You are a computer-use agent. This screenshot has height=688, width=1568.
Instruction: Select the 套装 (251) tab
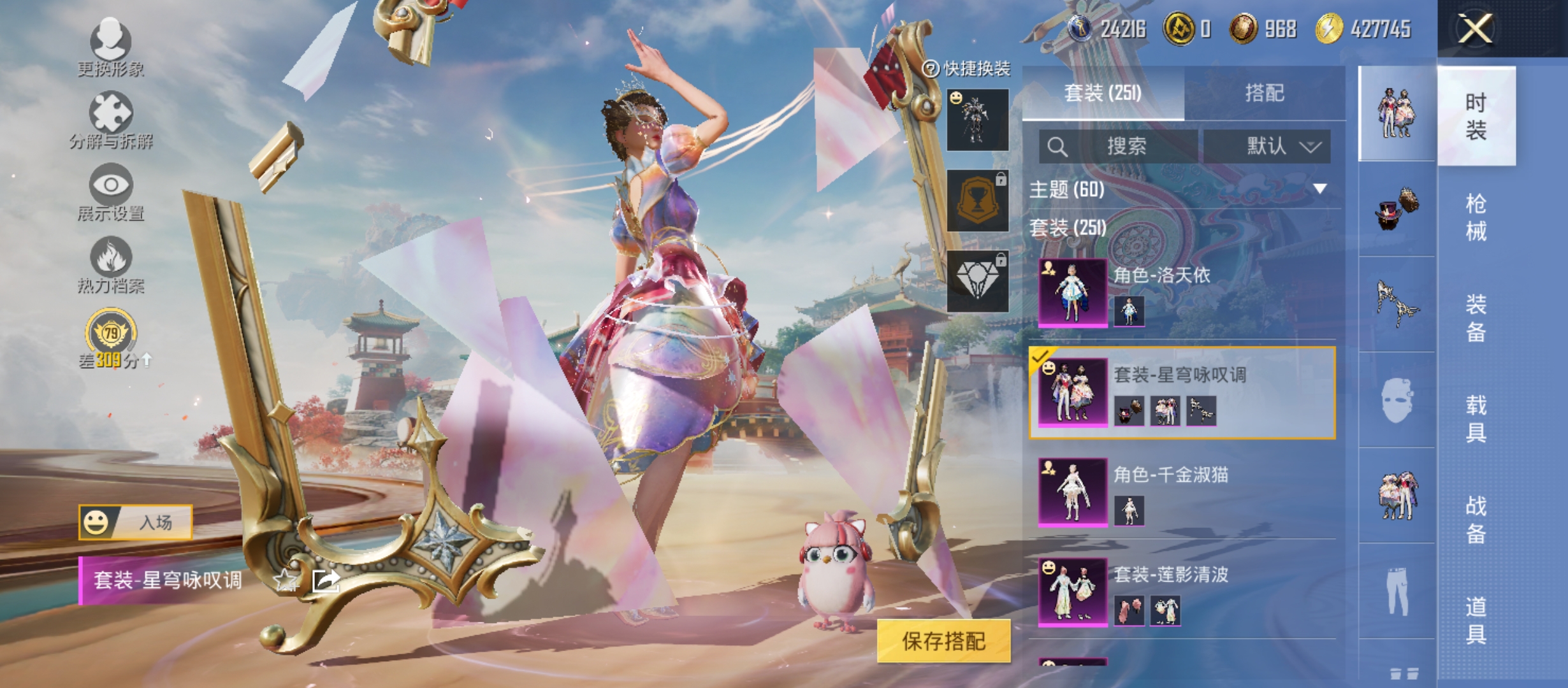(x=1103, y=93)
